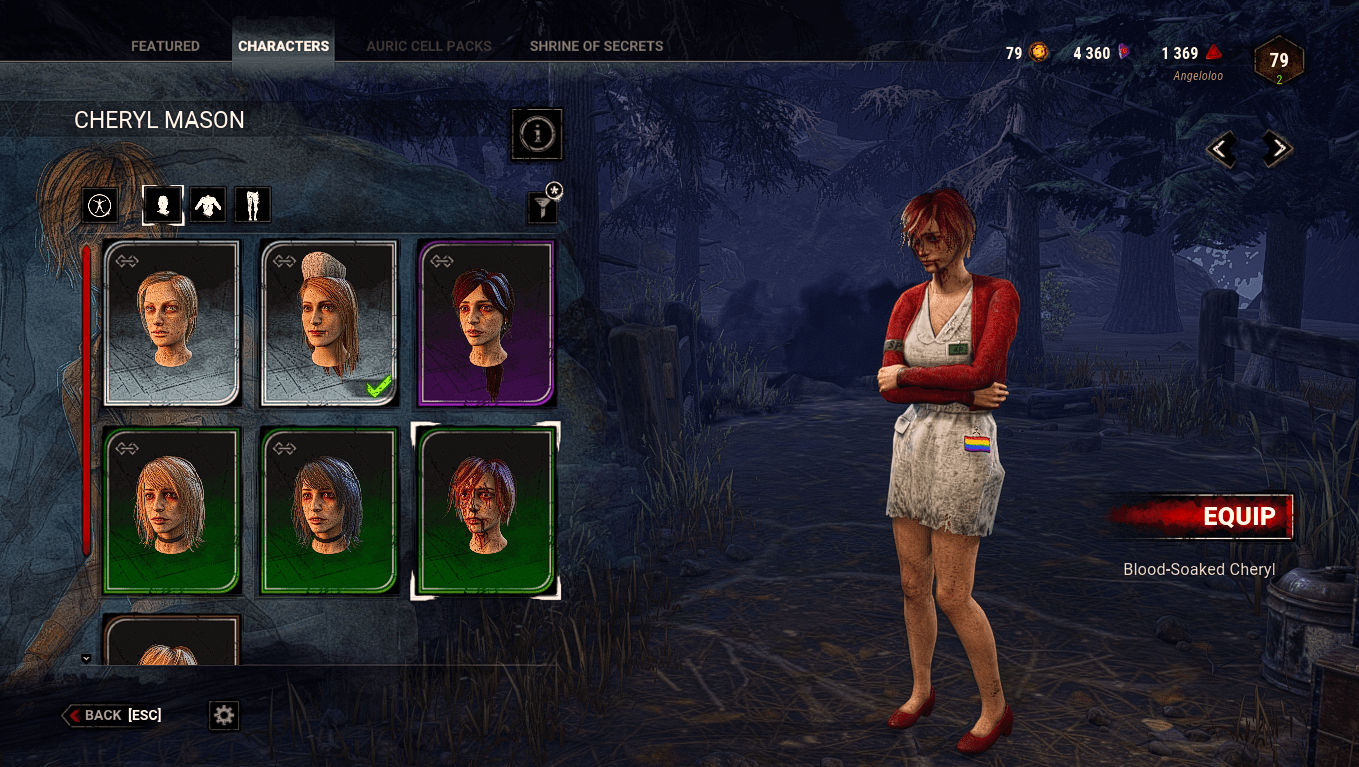Equip the Blood-Soaked Cheryl cosmetic
This screenshot has width=1359, height=767.
1204,517
